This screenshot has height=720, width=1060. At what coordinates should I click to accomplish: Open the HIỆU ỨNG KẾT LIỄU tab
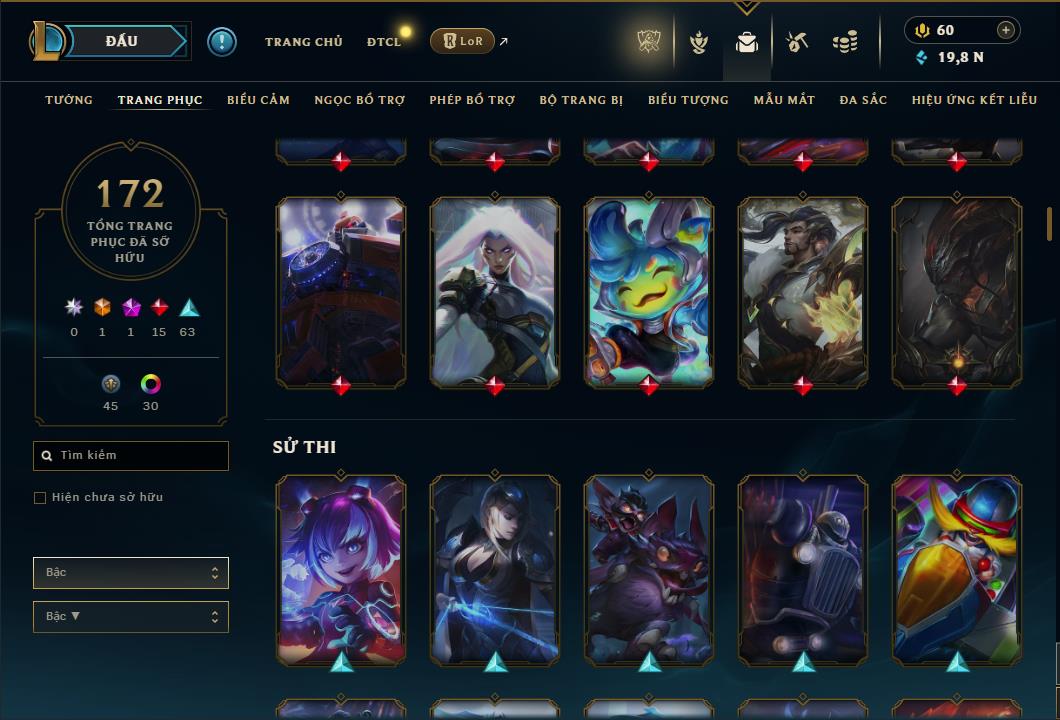coord(973,100)
